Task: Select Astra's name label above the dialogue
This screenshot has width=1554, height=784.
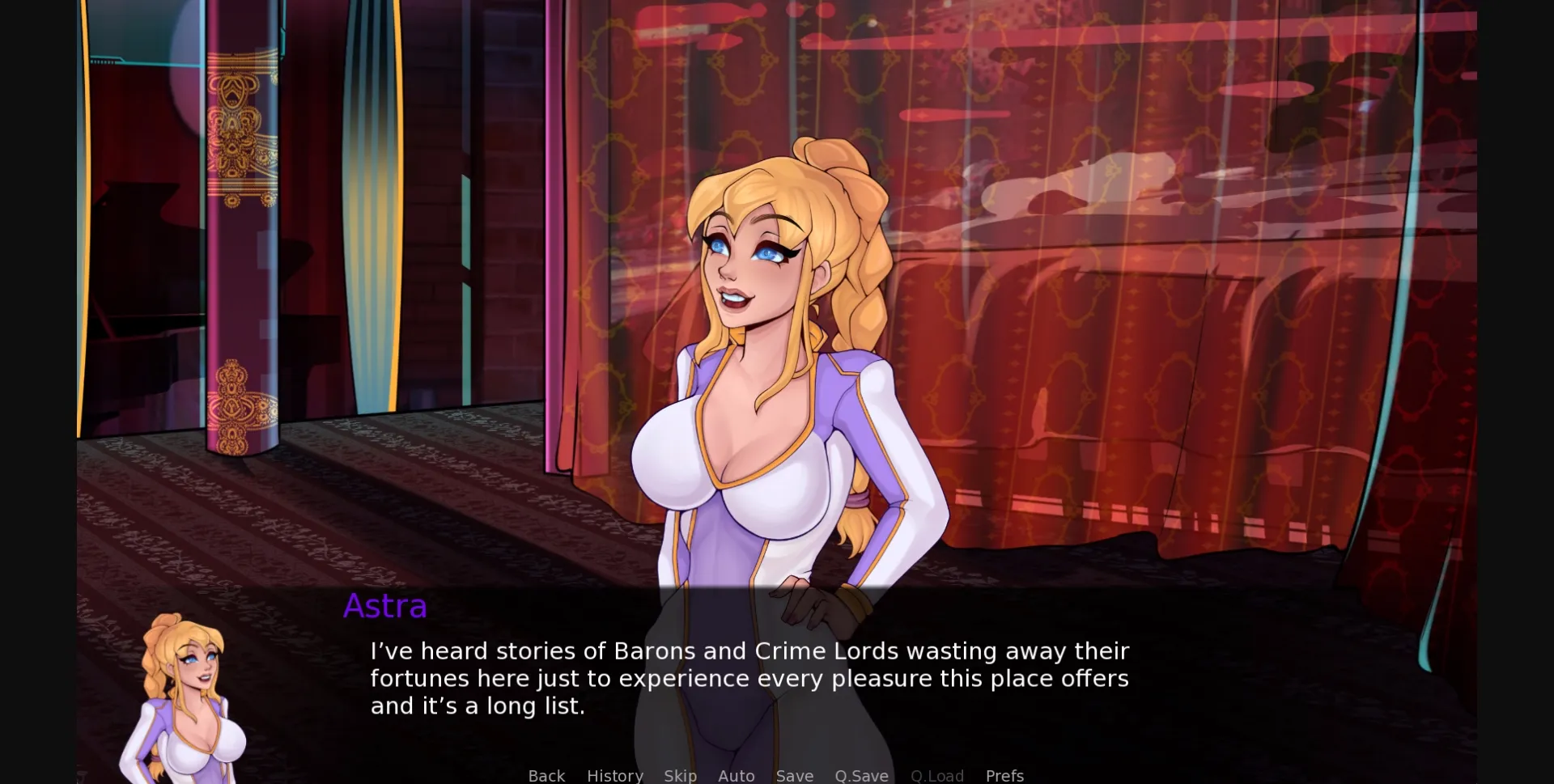Action: 384,606
